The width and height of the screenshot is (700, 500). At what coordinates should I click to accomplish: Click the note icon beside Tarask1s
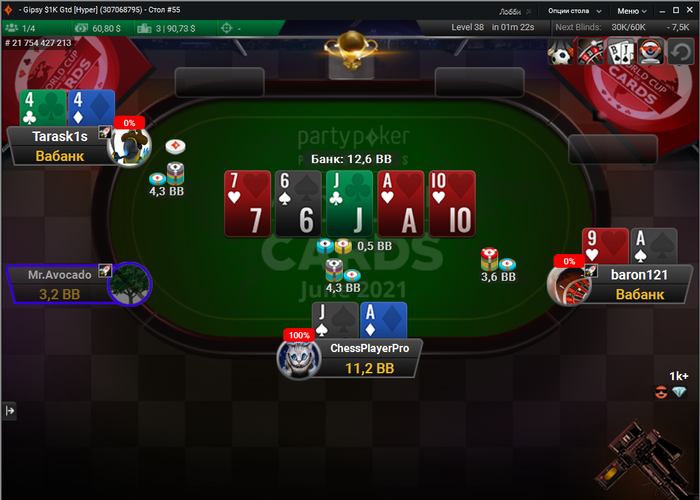pyautogui.click(x=104, y=131)
